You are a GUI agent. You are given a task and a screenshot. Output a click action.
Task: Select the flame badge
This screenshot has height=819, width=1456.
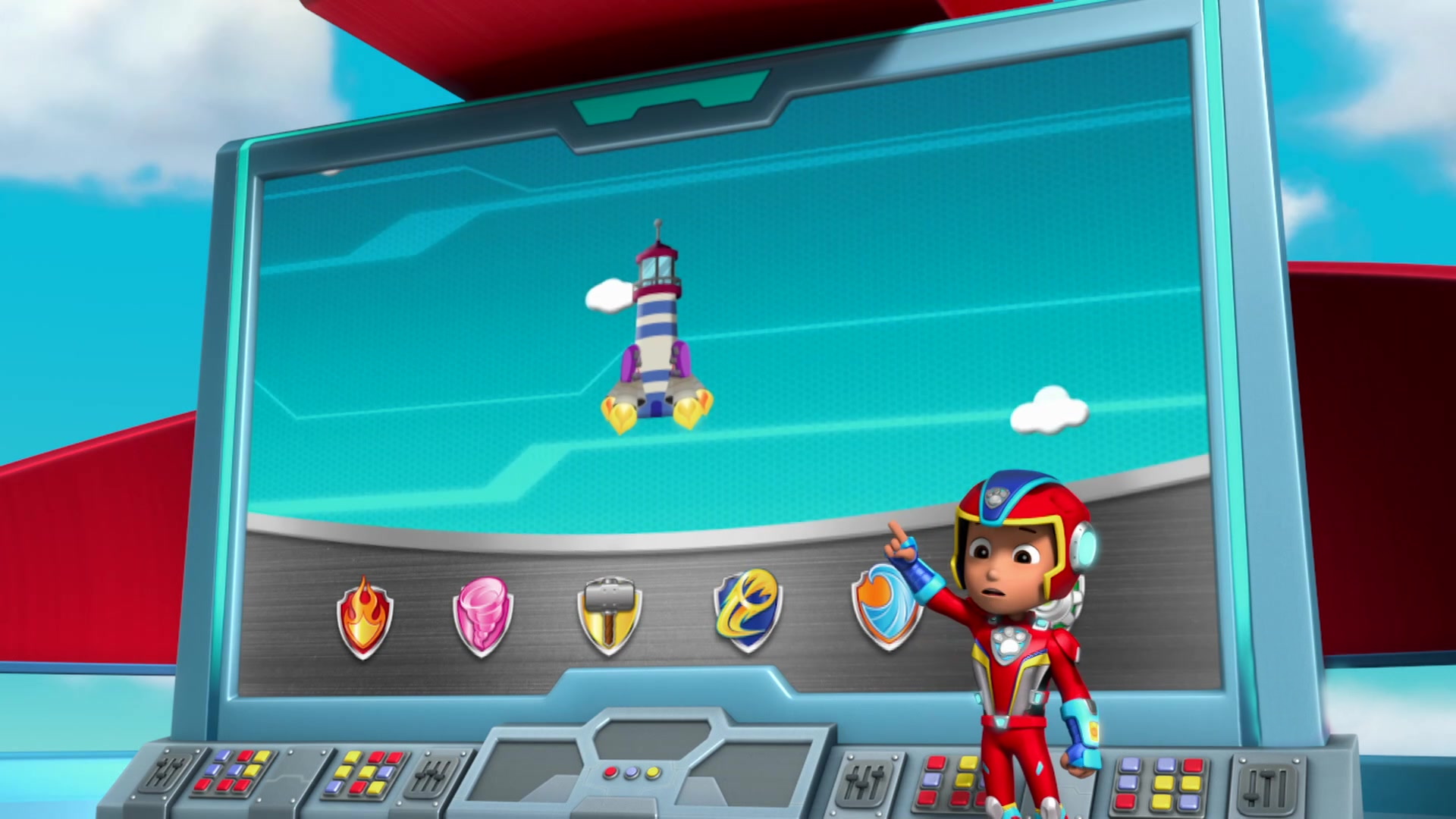(x=365, y=617)
